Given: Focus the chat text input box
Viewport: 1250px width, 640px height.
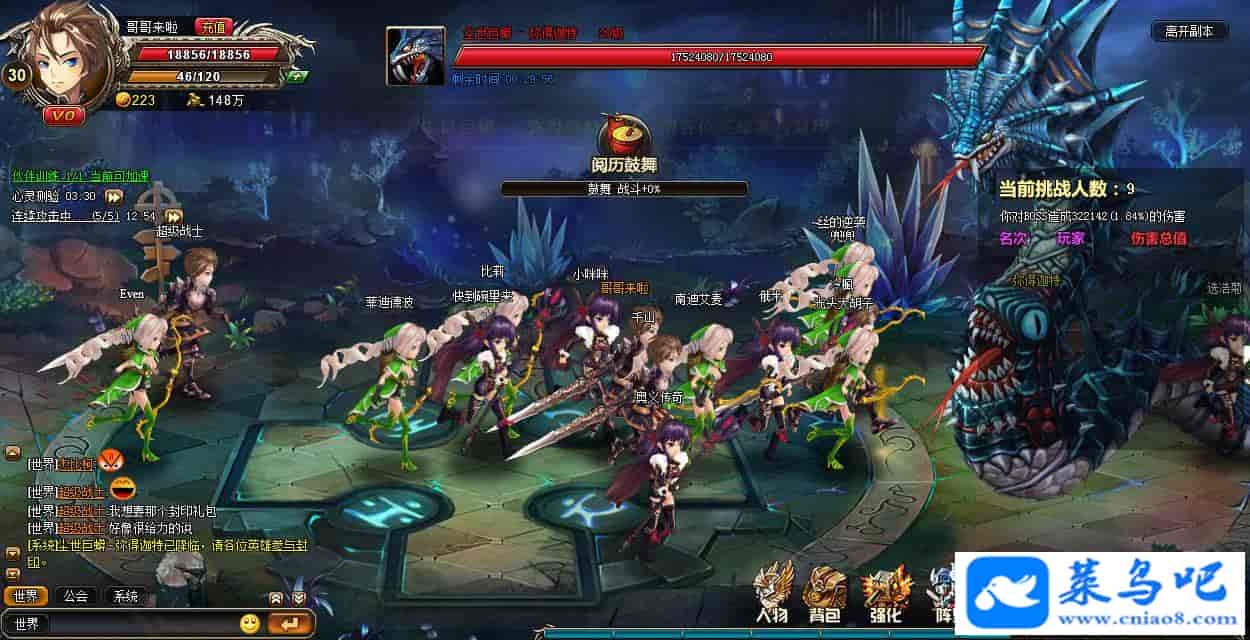Looking at the screenshot, I should [140, 624].
